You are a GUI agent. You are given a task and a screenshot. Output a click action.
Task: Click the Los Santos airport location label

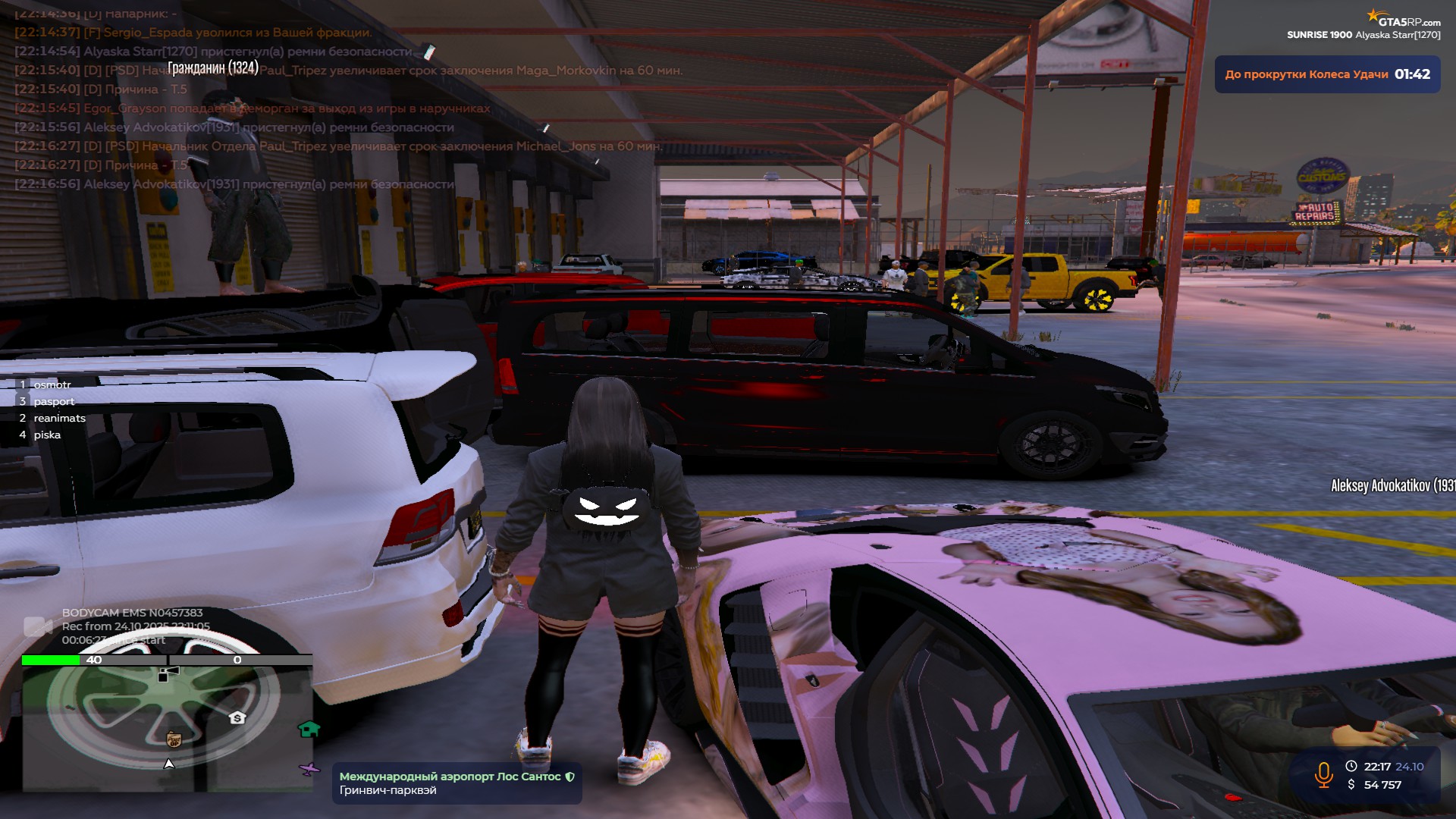[x=457, y=783]
